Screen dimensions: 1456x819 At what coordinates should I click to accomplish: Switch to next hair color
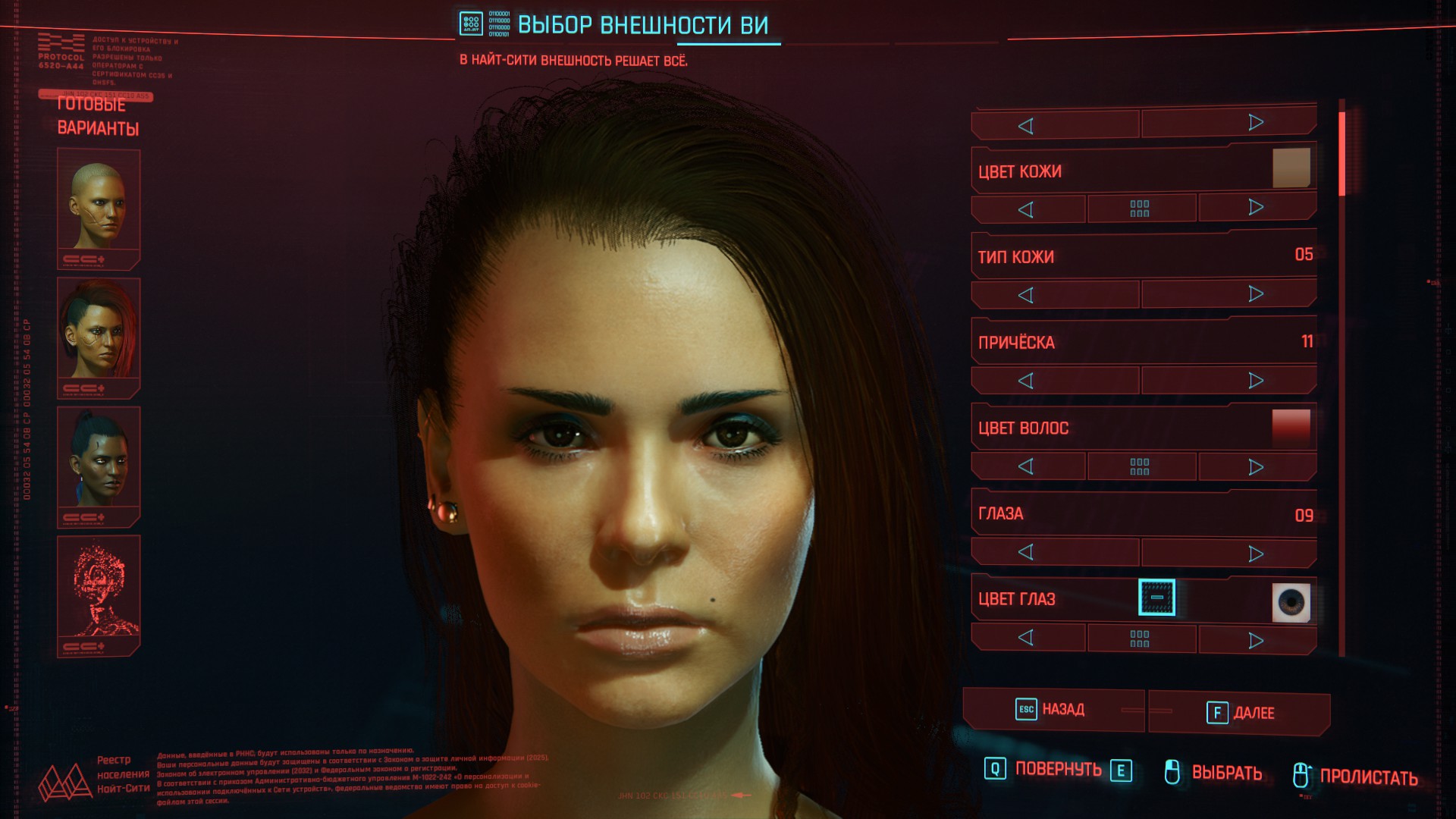(x=1256, y=466)
